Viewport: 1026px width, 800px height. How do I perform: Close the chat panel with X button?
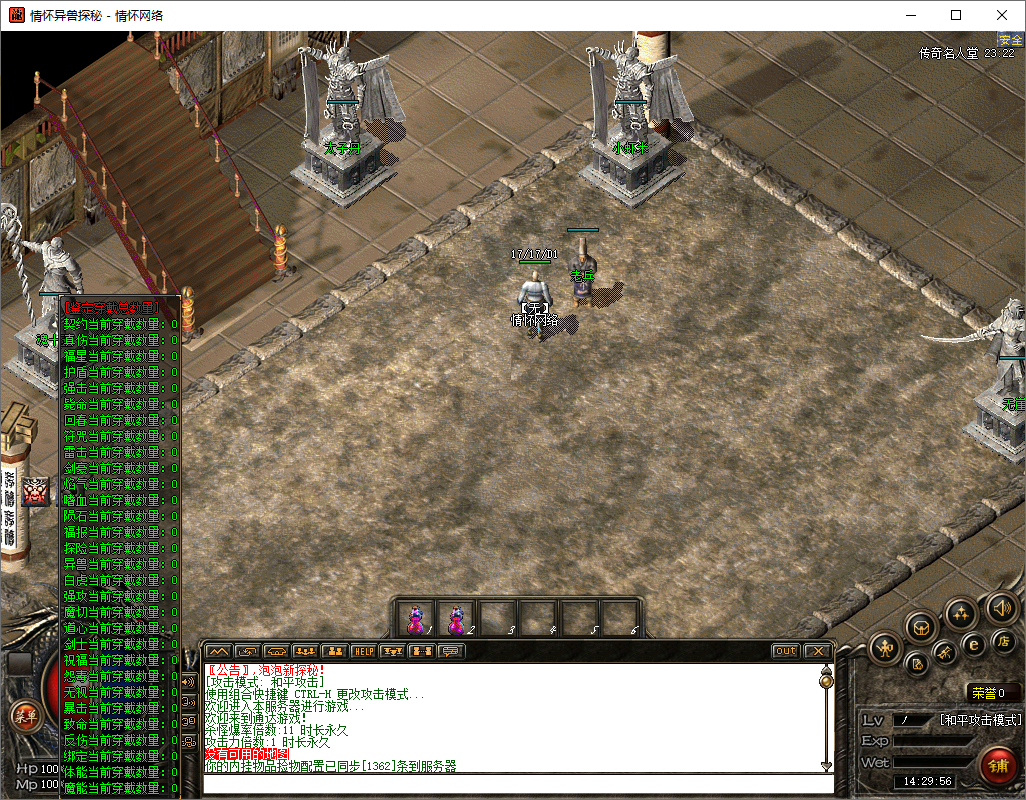pyautogui.click(x=818, y=651)
